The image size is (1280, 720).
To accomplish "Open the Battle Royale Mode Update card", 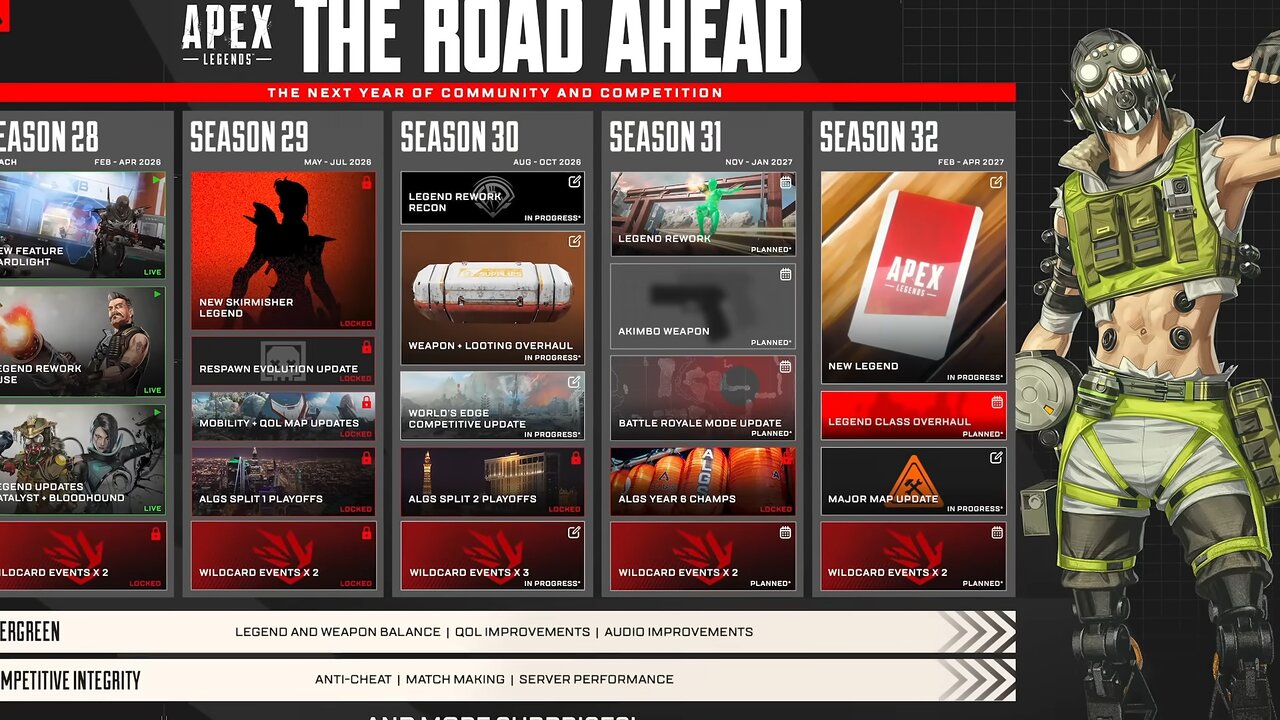I will coord(703,398).
